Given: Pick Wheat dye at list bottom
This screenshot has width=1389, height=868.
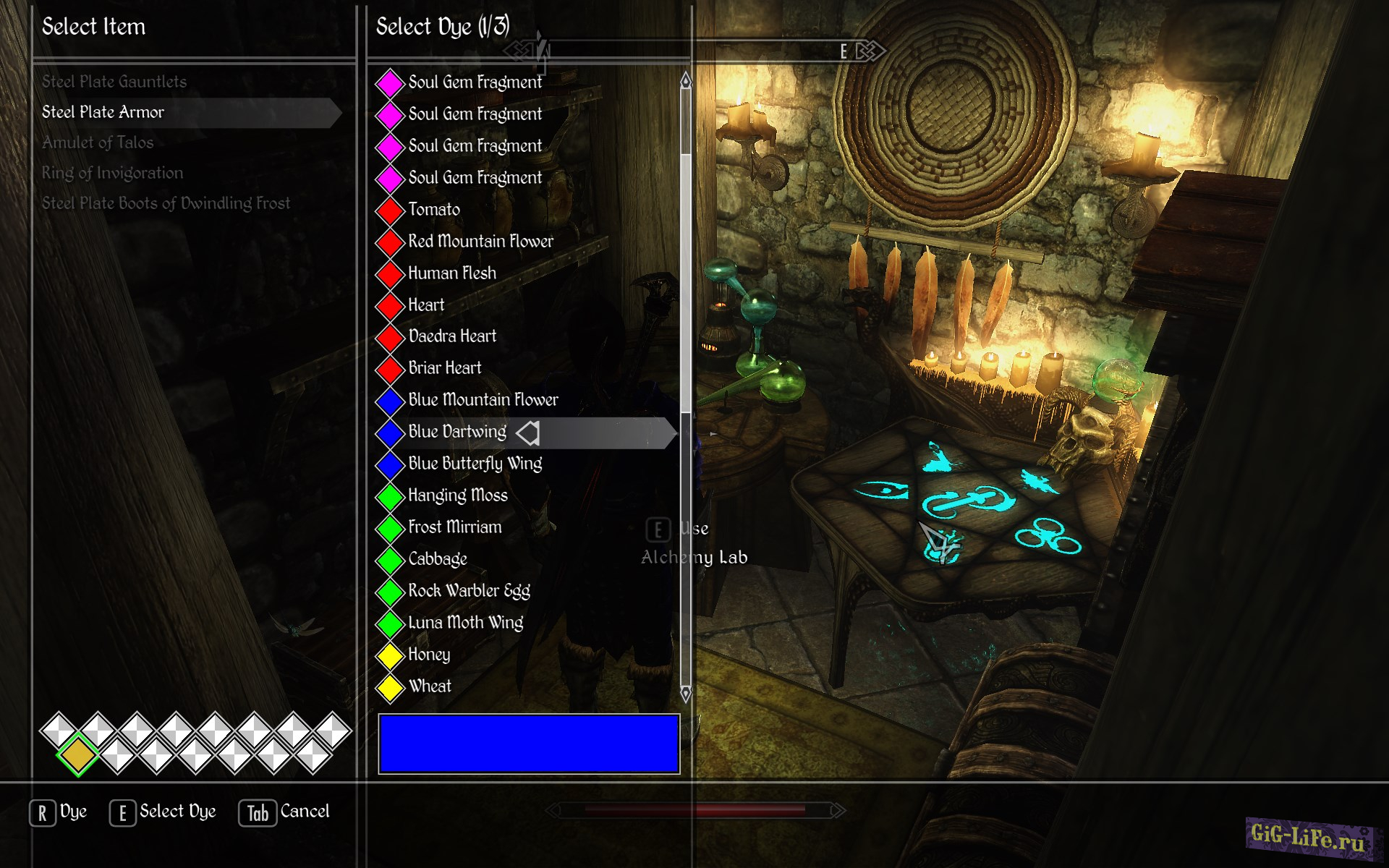Looking at the screenshot, I should (x=430, y=686).
